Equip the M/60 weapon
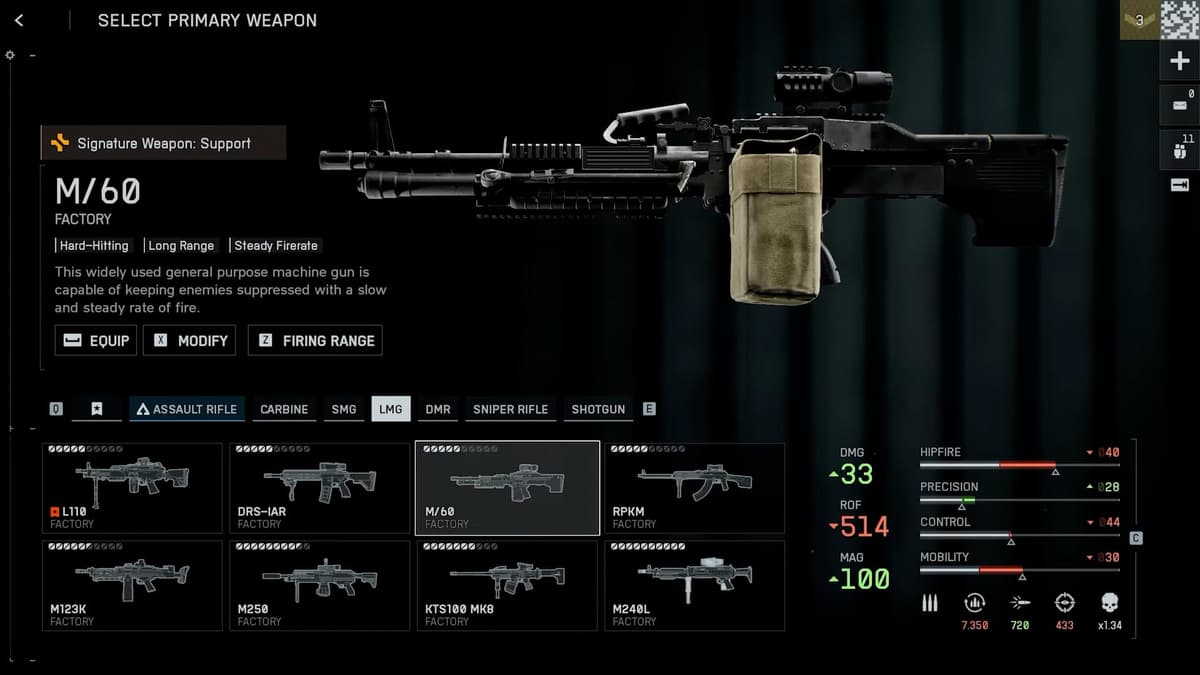This screenshot has width=1200, height=675. (x=96, y=340)
